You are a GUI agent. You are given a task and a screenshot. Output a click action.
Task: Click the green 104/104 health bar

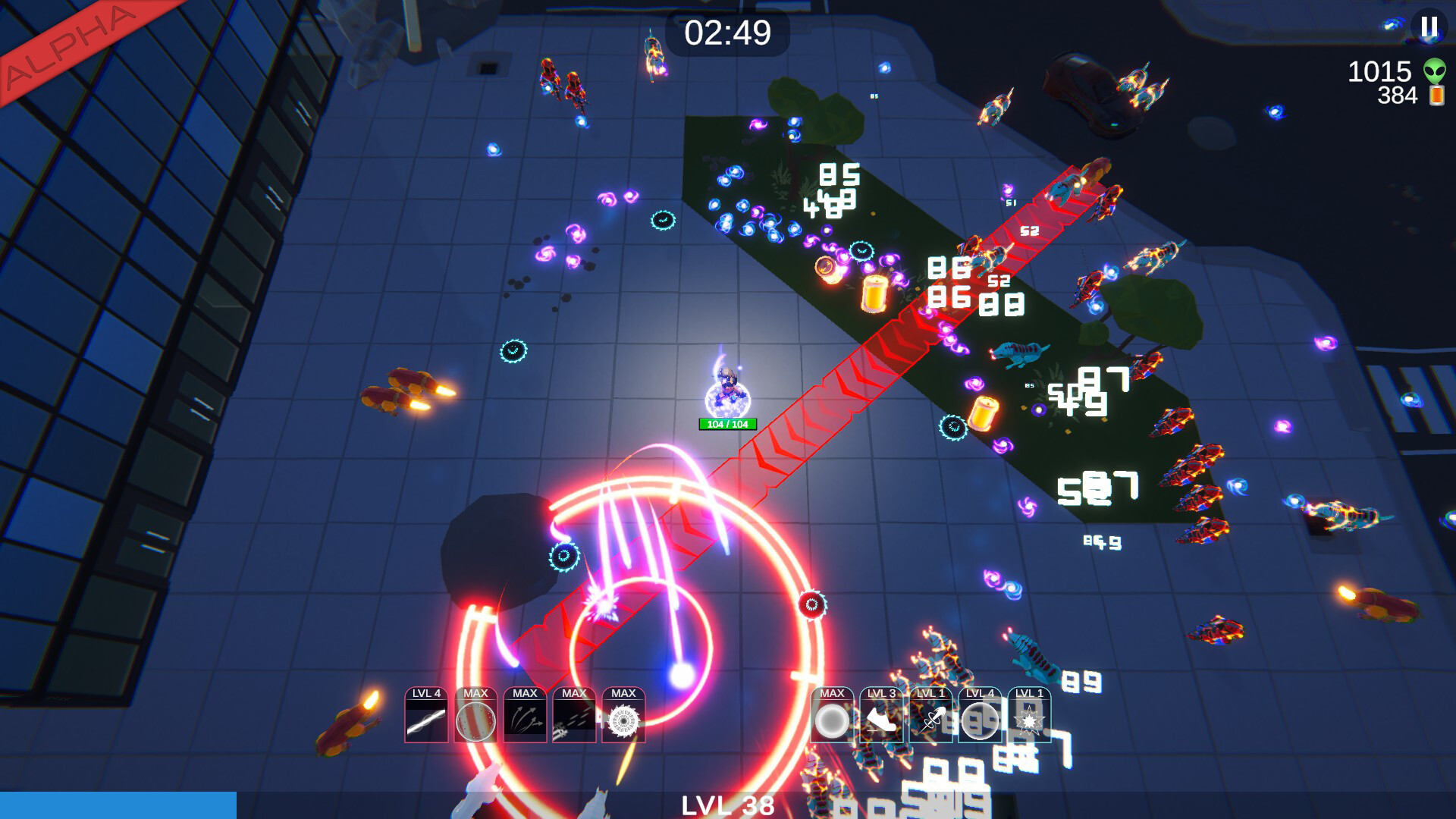click(726, 425)
